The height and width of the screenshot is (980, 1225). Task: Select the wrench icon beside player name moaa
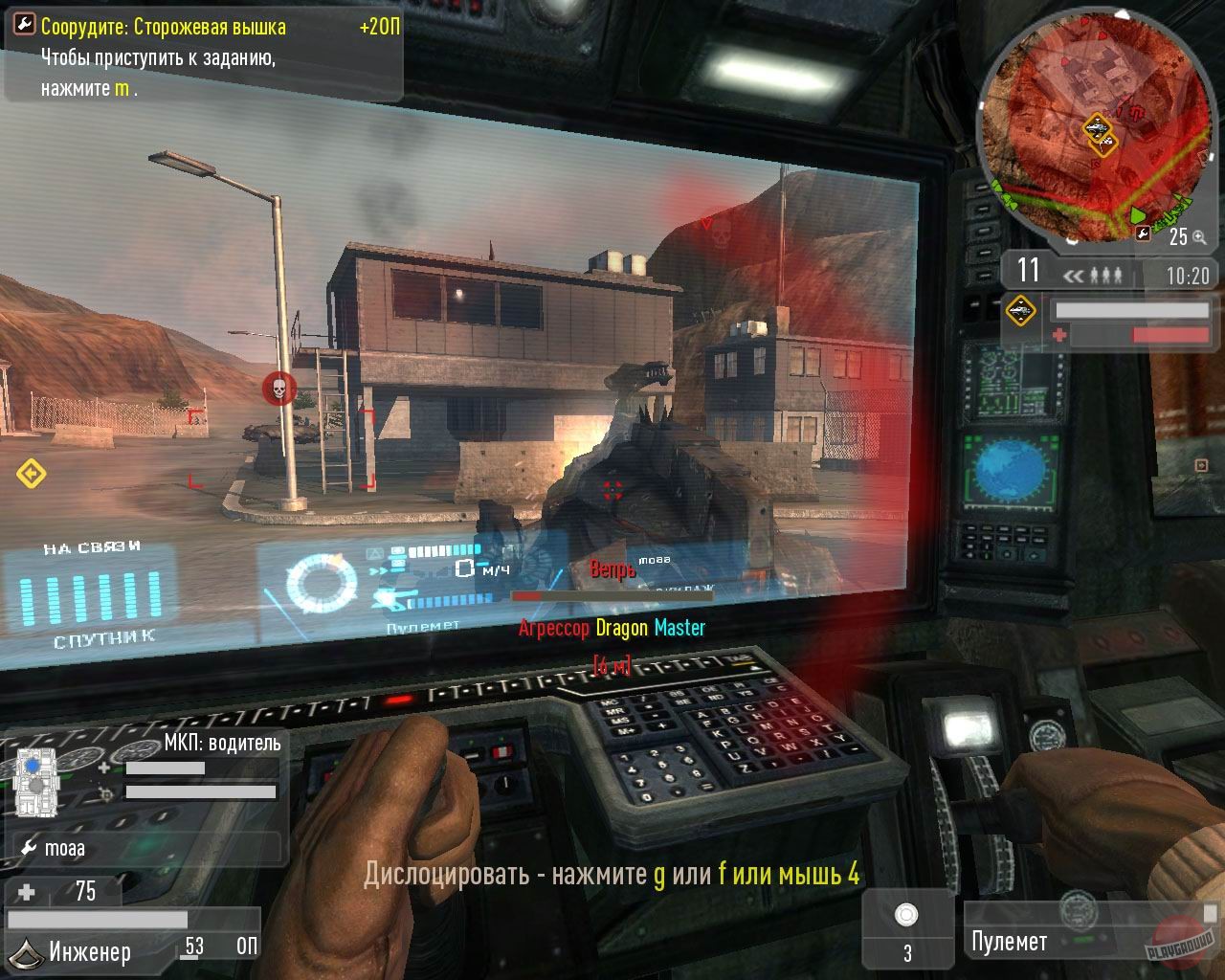[29, 848]
